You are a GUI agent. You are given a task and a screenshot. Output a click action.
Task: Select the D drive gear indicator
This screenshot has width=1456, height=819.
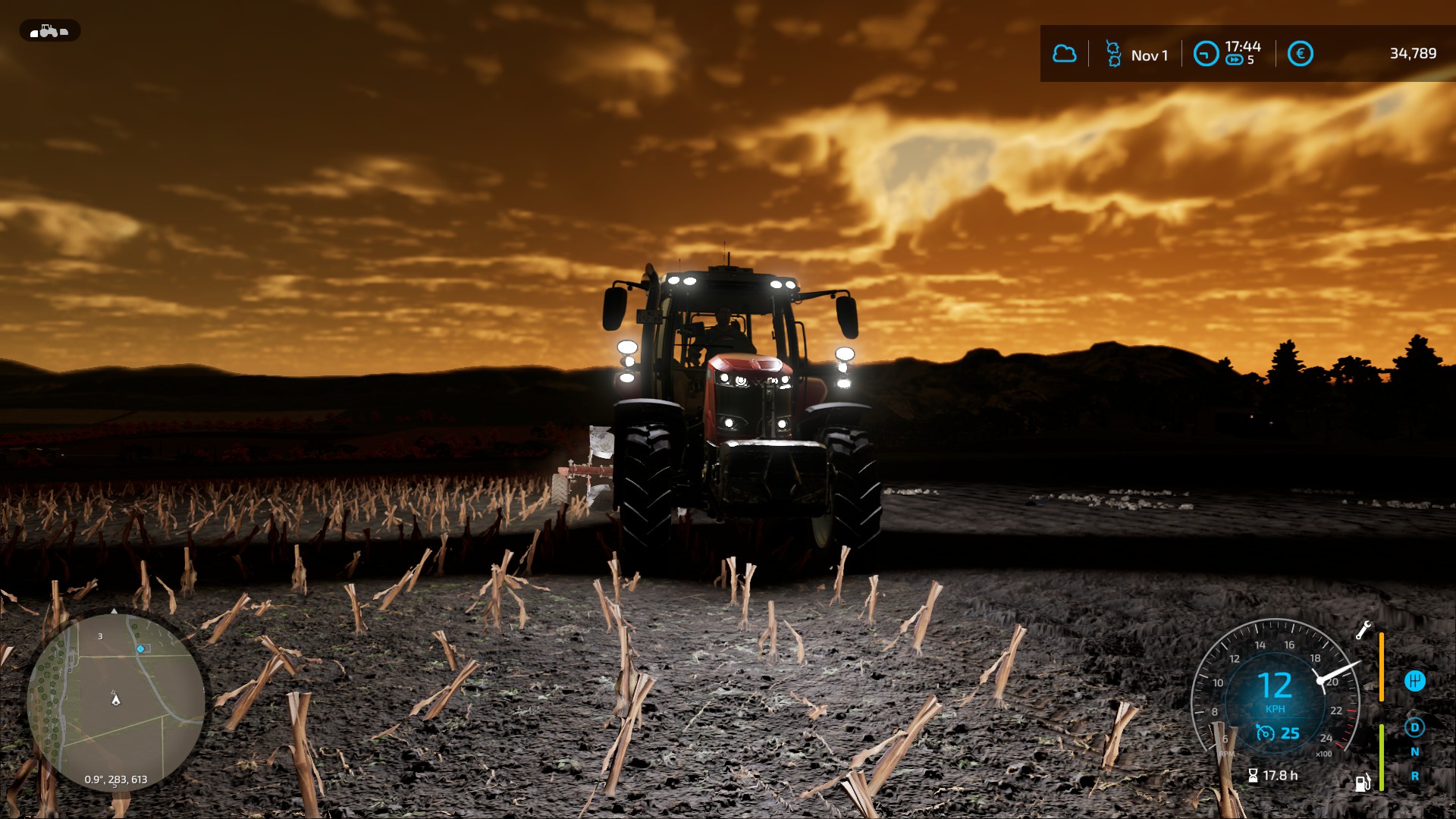point(1414,727)
